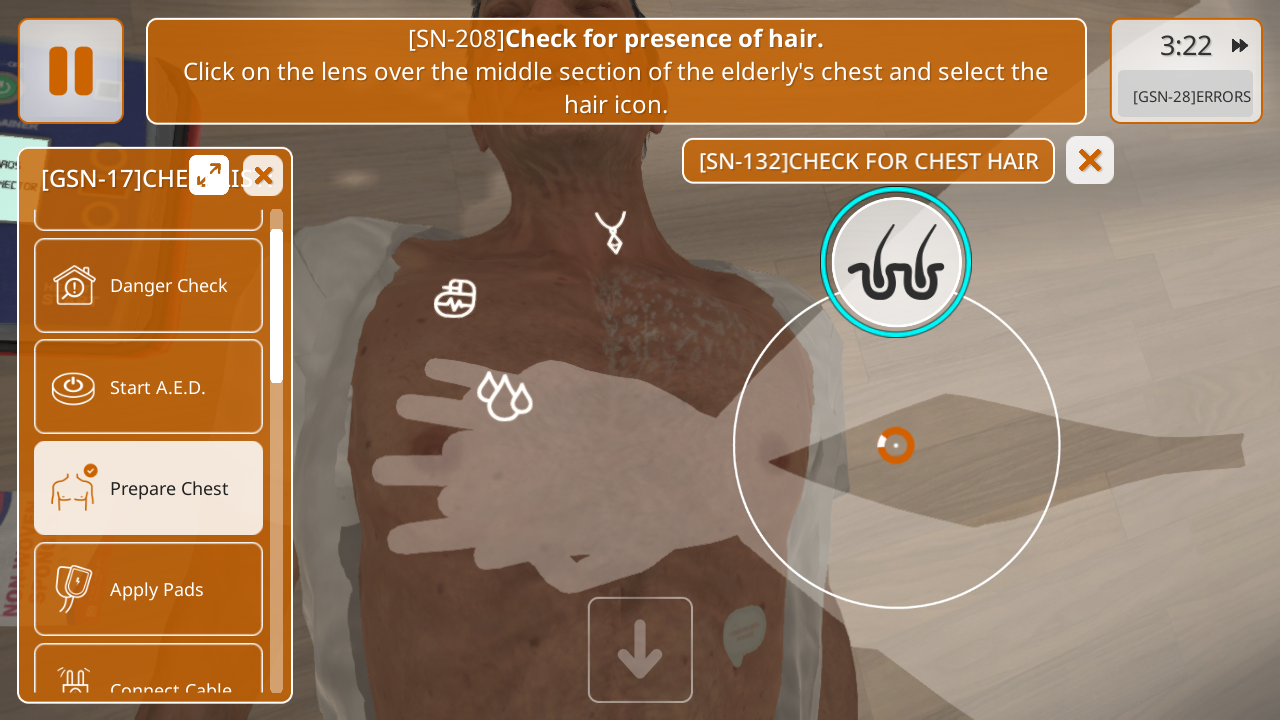This screenshot has width=1280, height=720.
Task: Close the Check for Chest Hair prompt
Action: (x=1090, y=160)
